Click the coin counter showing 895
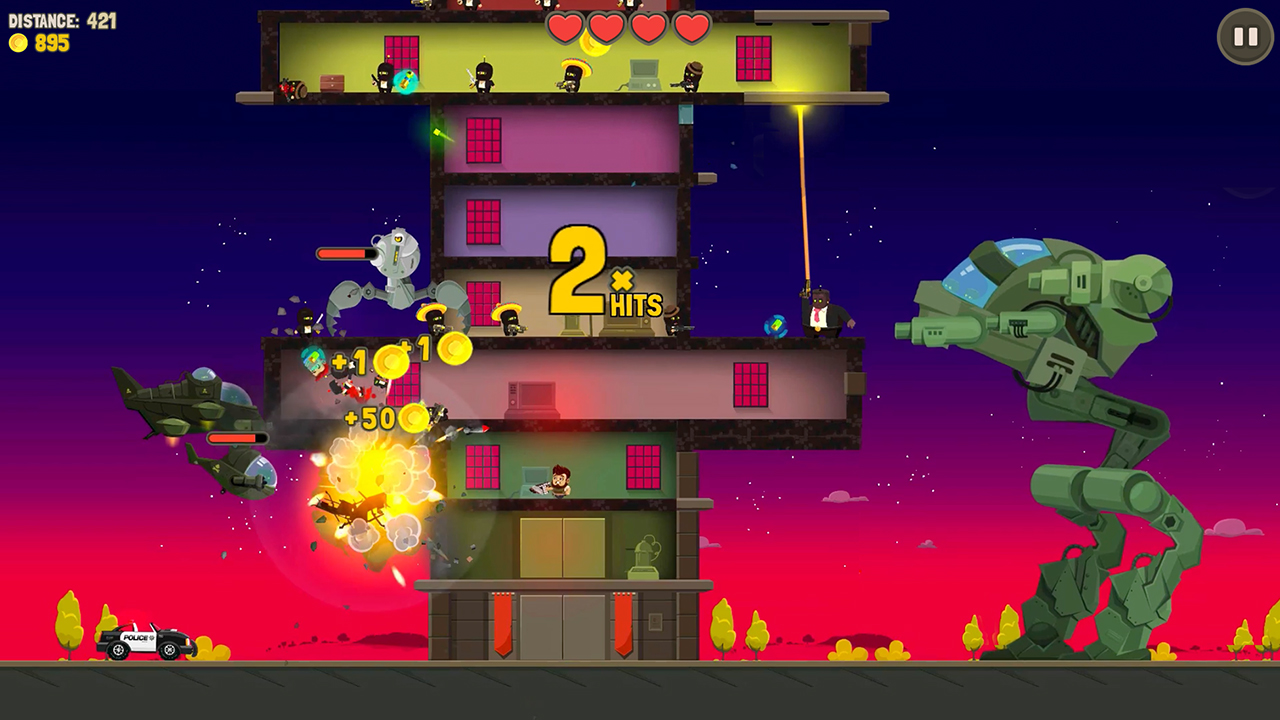 click(x=40, y=43)
